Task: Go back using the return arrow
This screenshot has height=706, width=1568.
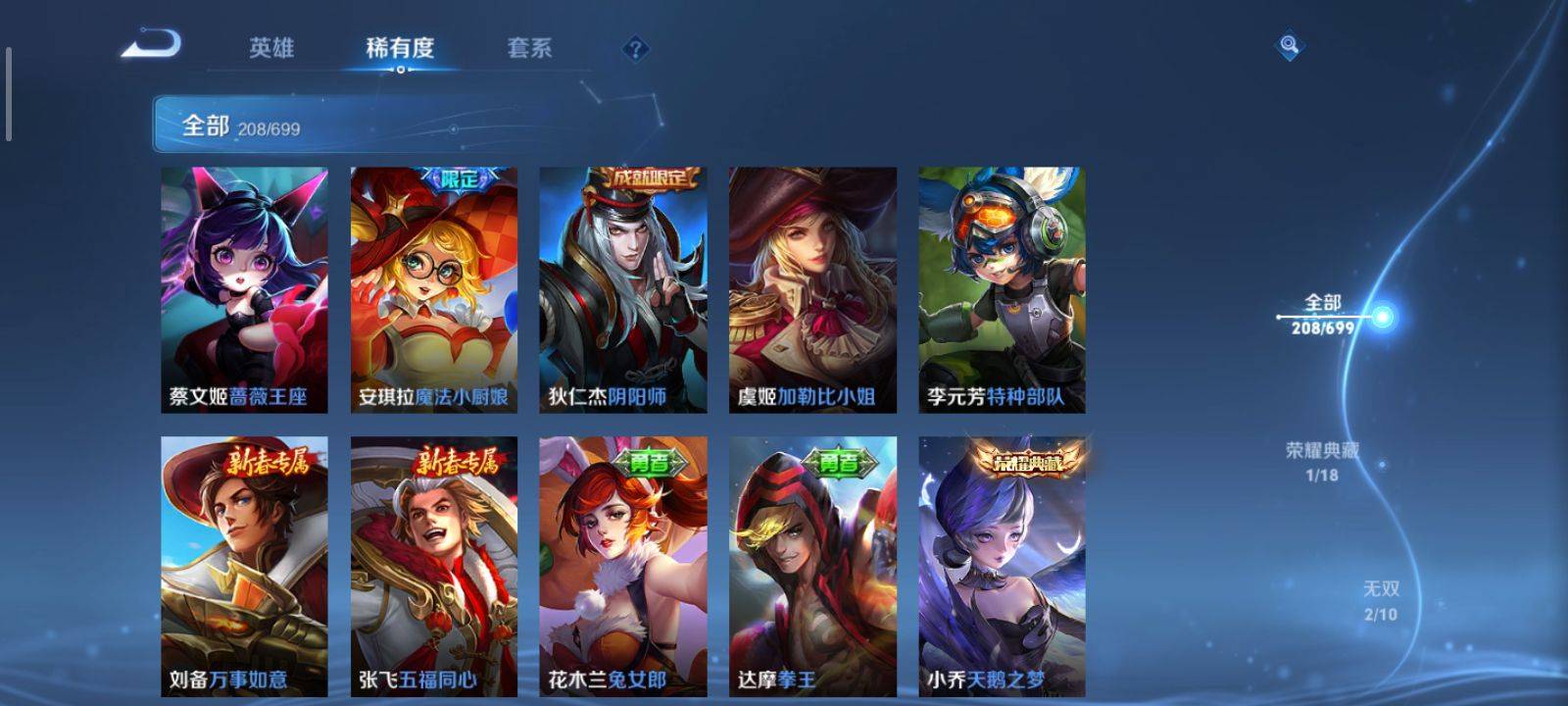Action: click(152, 45)
